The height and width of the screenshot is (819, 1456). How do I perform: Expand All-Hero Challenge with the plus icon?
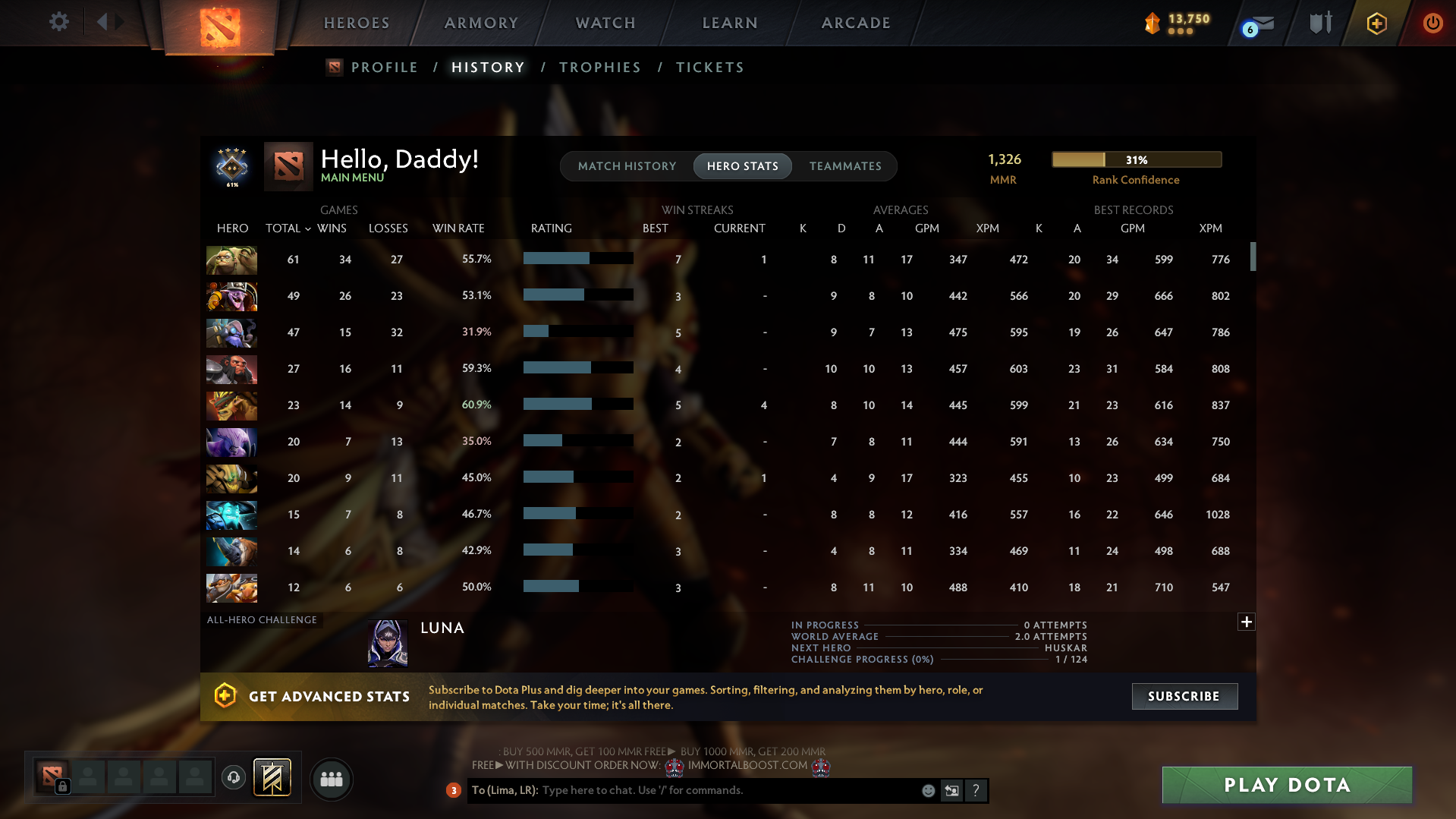[1246, 622]
